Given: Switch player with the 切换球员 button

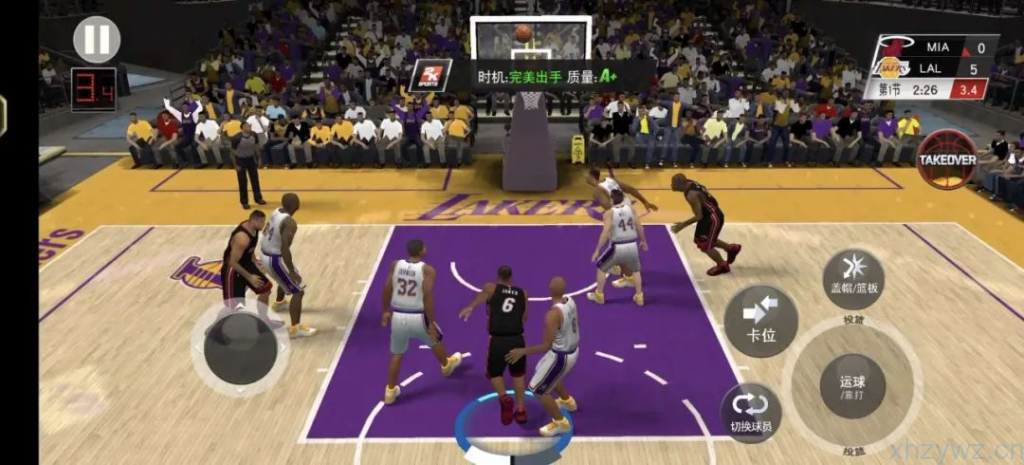Looking at the screenshot, I should (751, 412).
